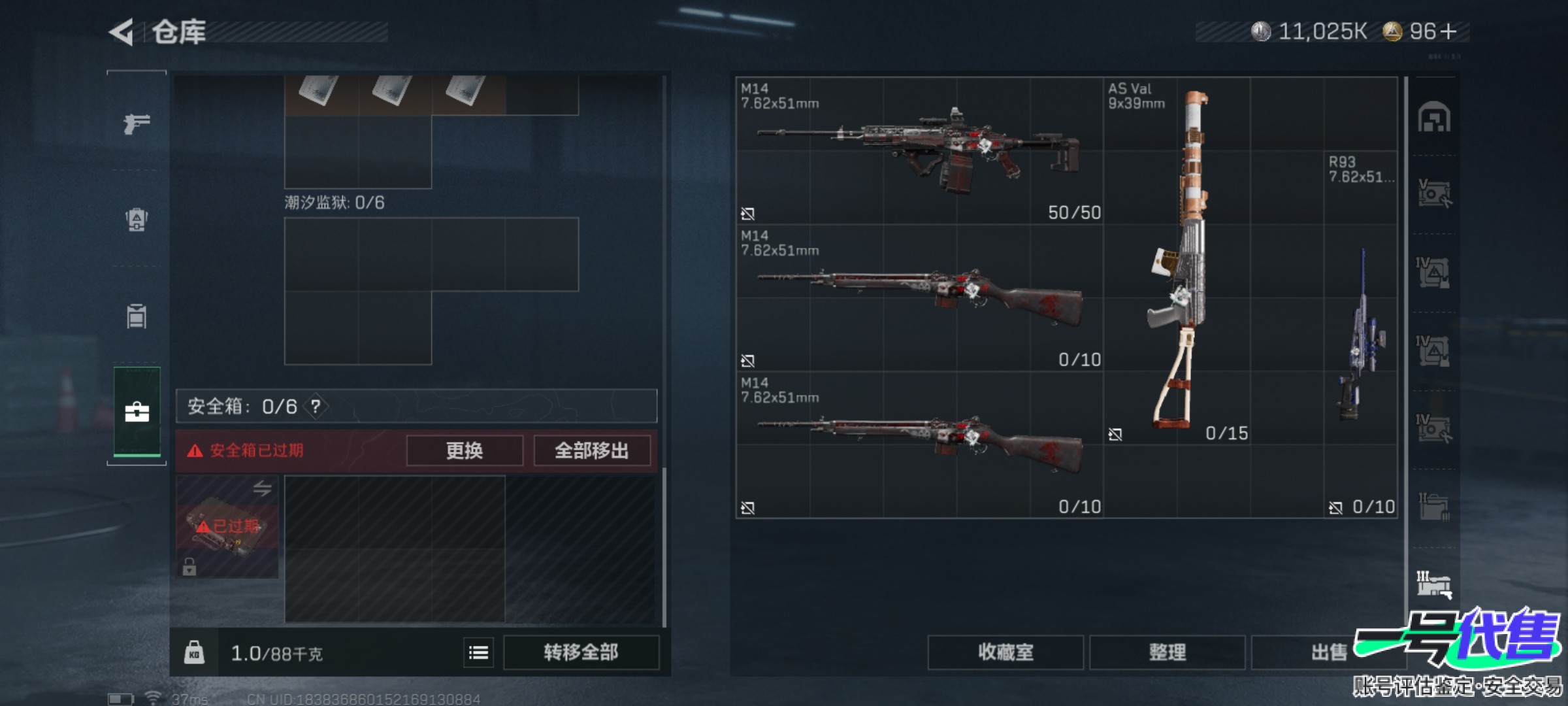
Task: Switch to the pistol weapons tab
Action: click(x=137, y=123)
